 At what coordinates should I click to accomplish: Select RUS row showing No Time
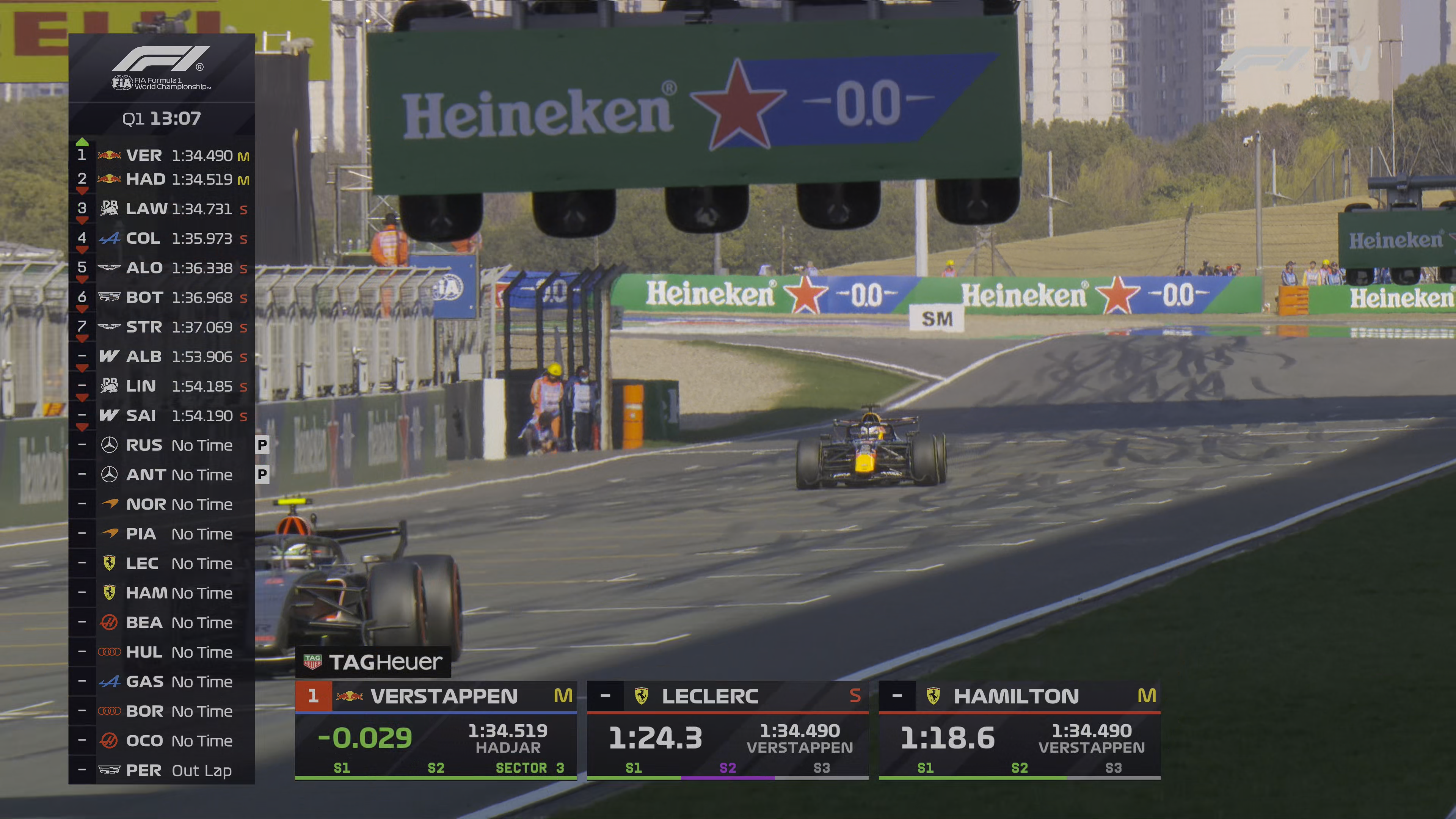(162, 446)
